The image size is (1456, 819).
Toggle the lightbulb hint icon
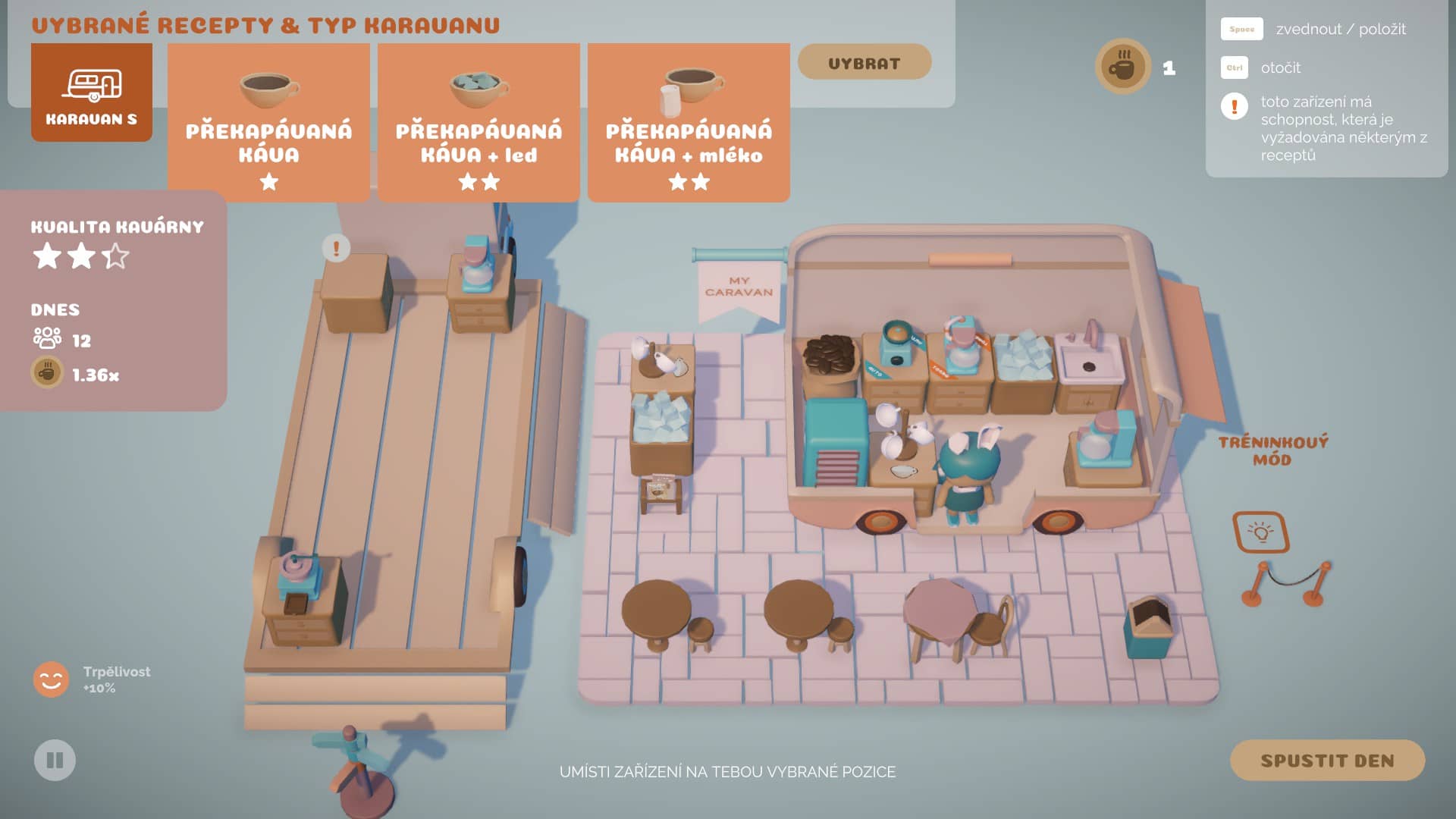click(x=1261, y=532)
